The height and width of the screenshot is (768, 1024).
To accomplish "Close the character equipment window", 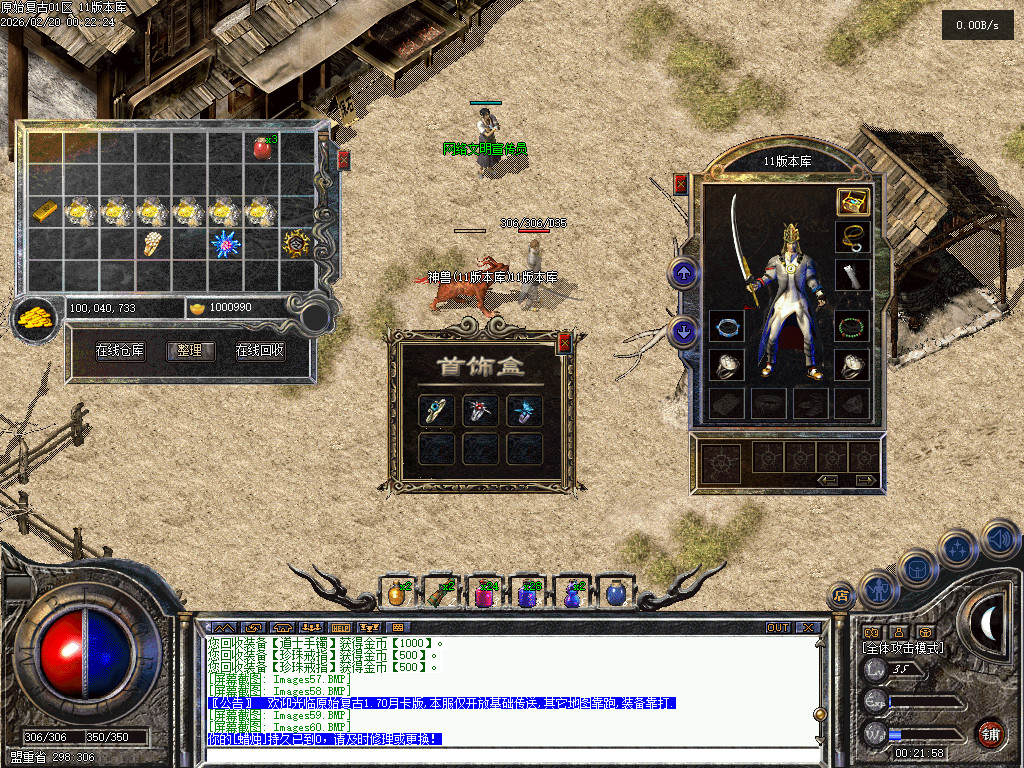I will [681, 184].
